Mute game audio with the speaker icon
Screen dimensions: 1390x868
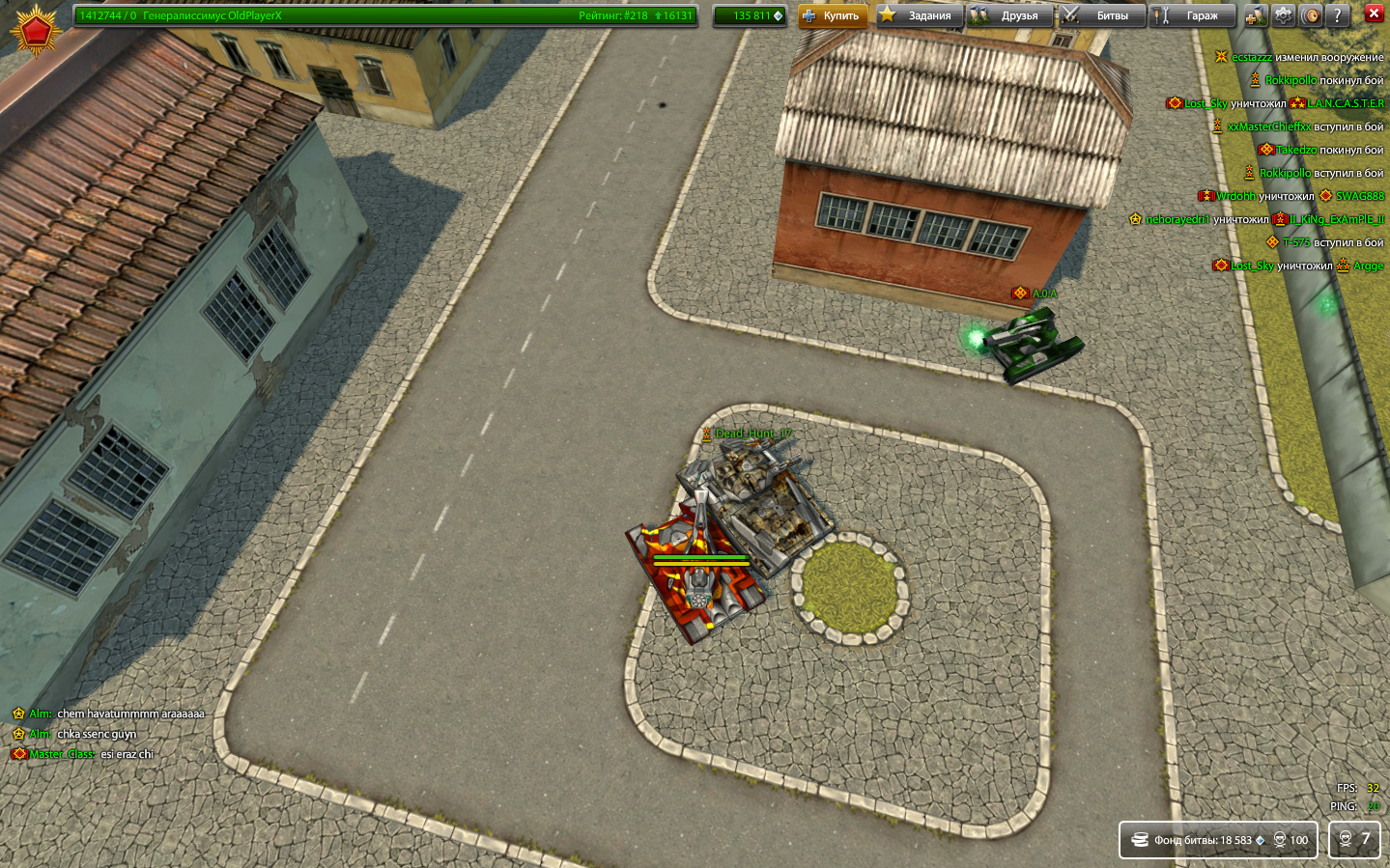click(1310, 14)
